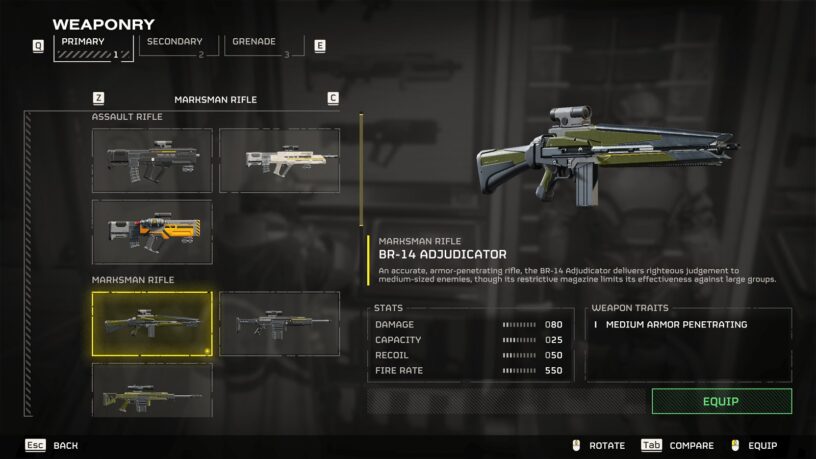This screenshot has height=459, width=816.
Task: Select the green scoped rifle below the Adjudicator
Action: (152, 390)
